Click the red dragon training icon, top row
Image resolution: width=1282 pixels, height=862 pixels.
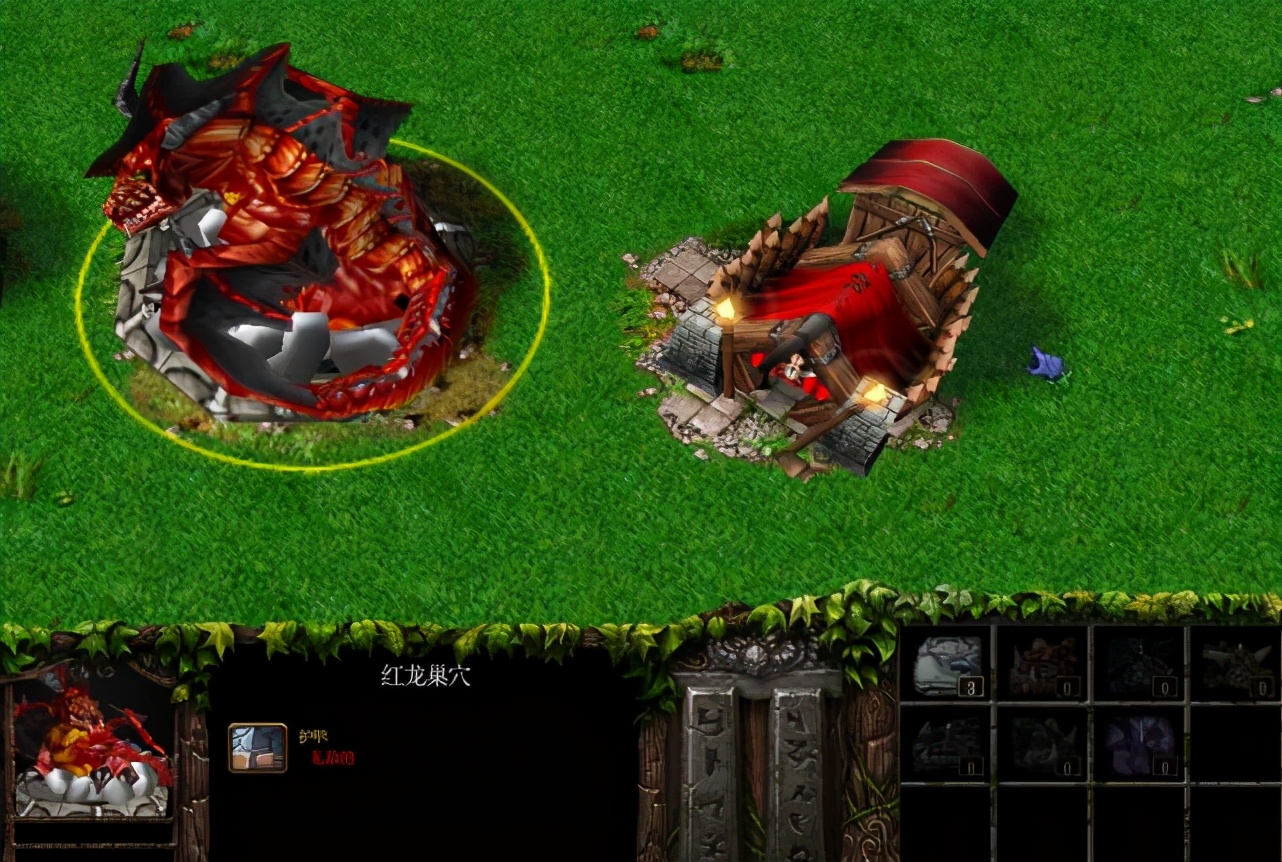(1043, 664)
